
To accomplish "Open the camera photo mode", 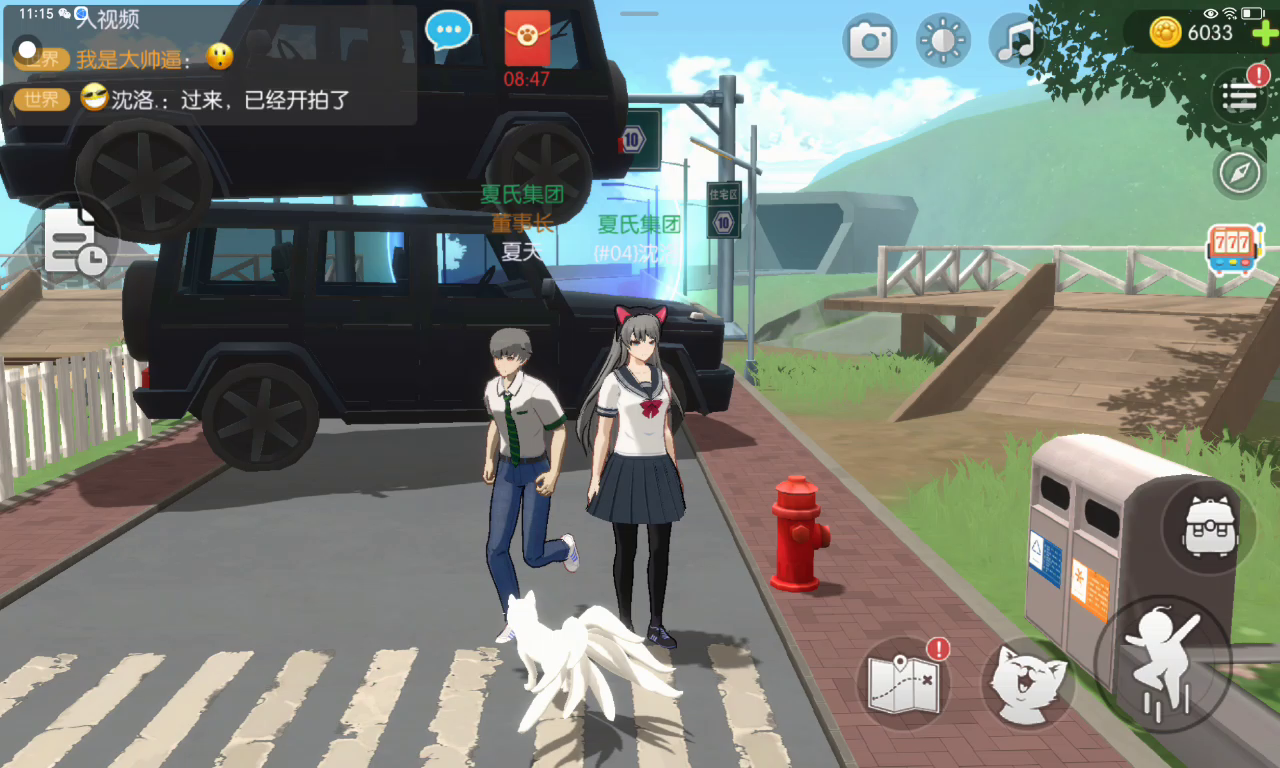I will [869, 40].
